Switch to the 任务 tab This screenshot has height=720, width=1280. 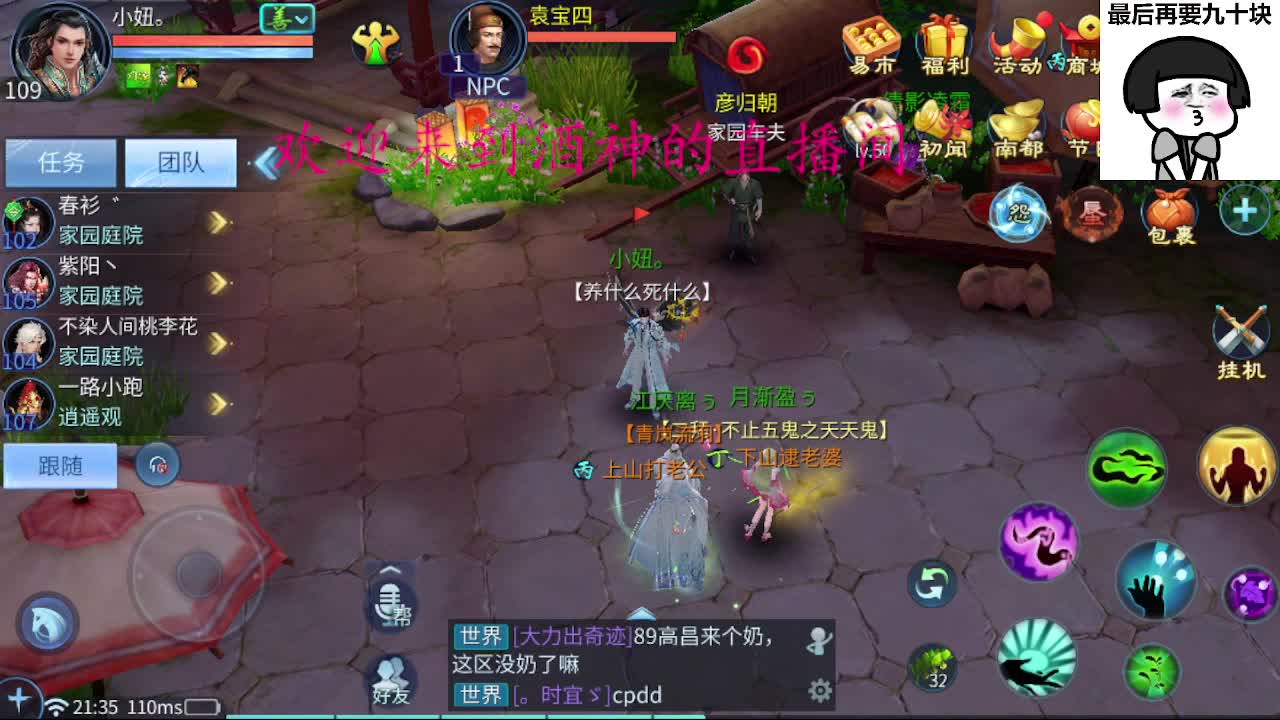pyautogui.click(x=62, y=161)
